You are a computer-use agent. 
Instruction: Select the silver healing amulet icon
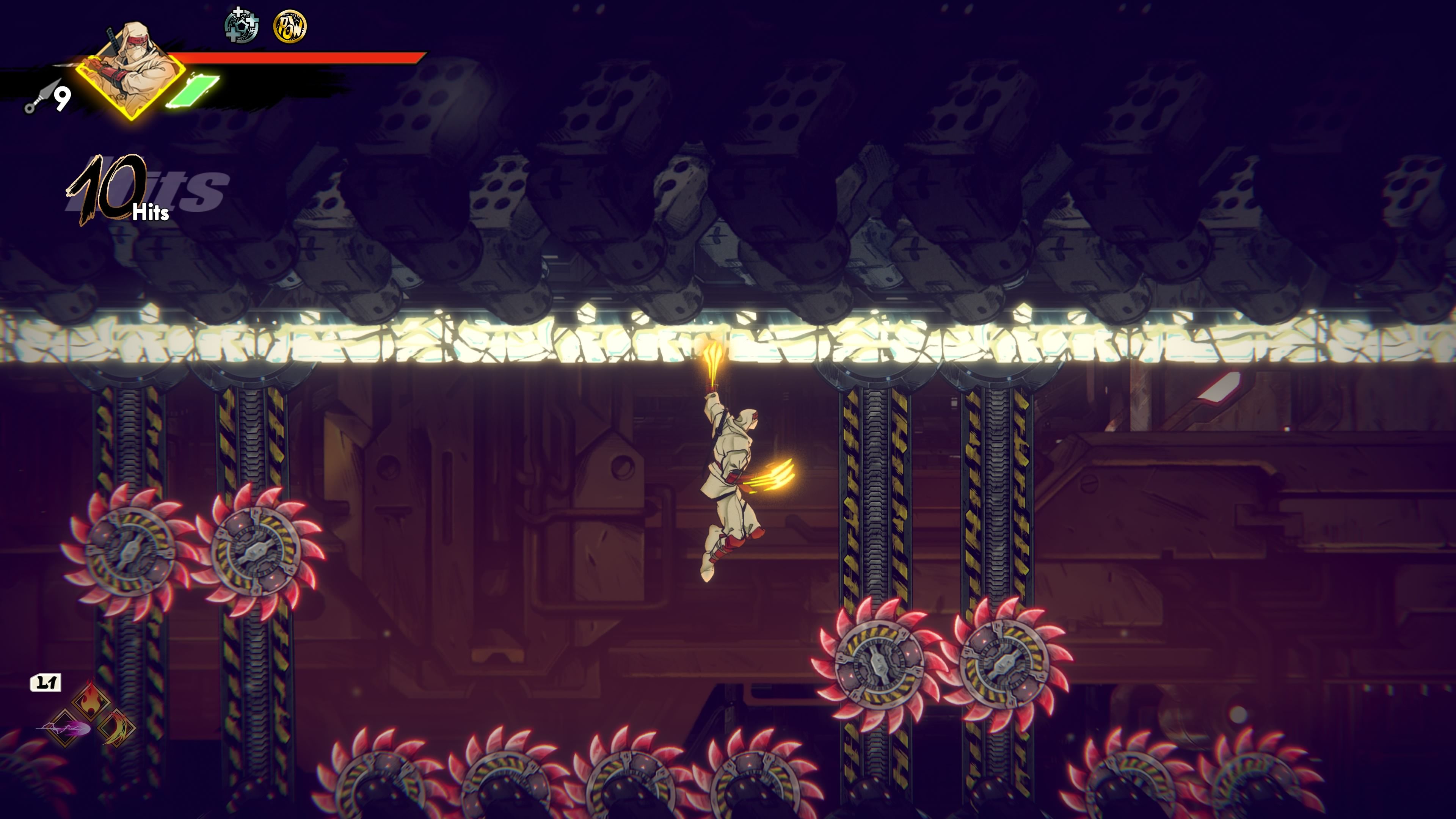click(242, 26)
